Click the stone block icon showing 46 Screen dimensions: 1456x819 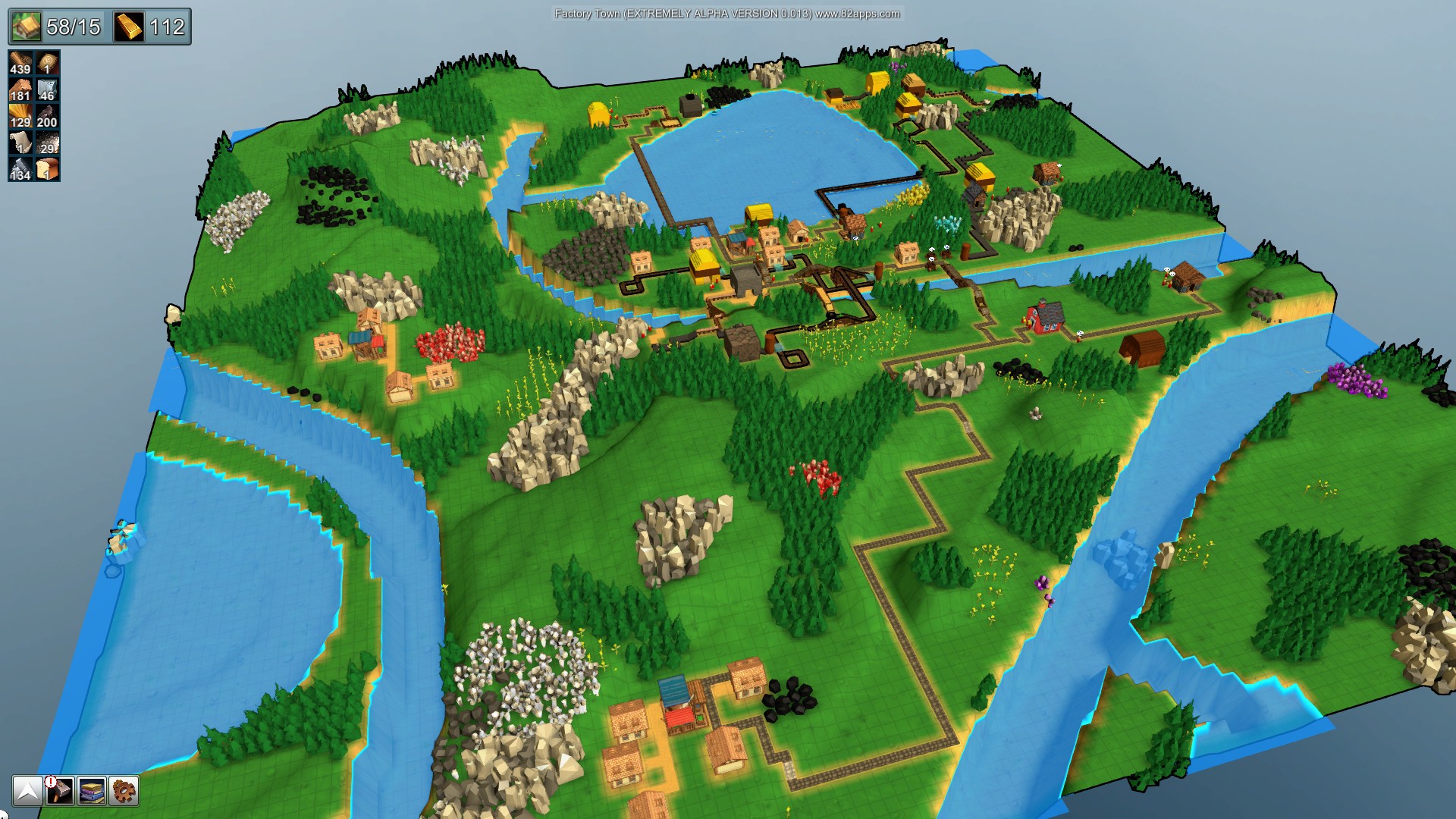(x=47, y=89)
